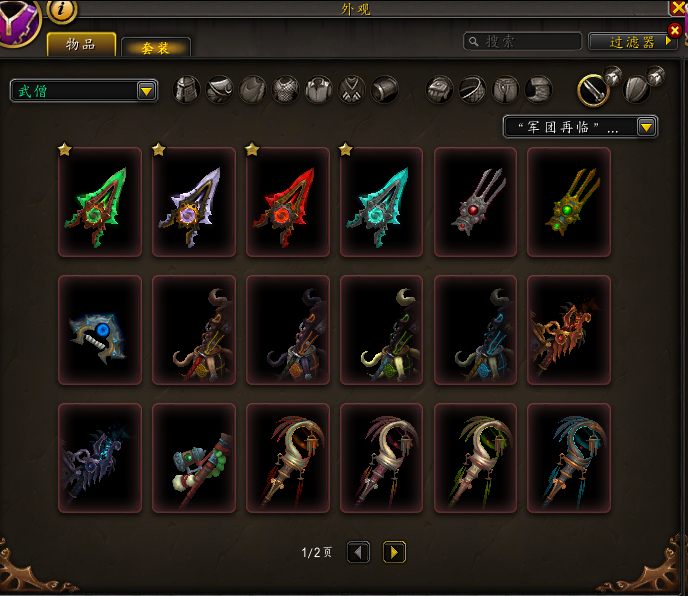Open the 过滤器 filter menu
The width and height of the screenshot is (688, 596).
click(x=633, y=42)
